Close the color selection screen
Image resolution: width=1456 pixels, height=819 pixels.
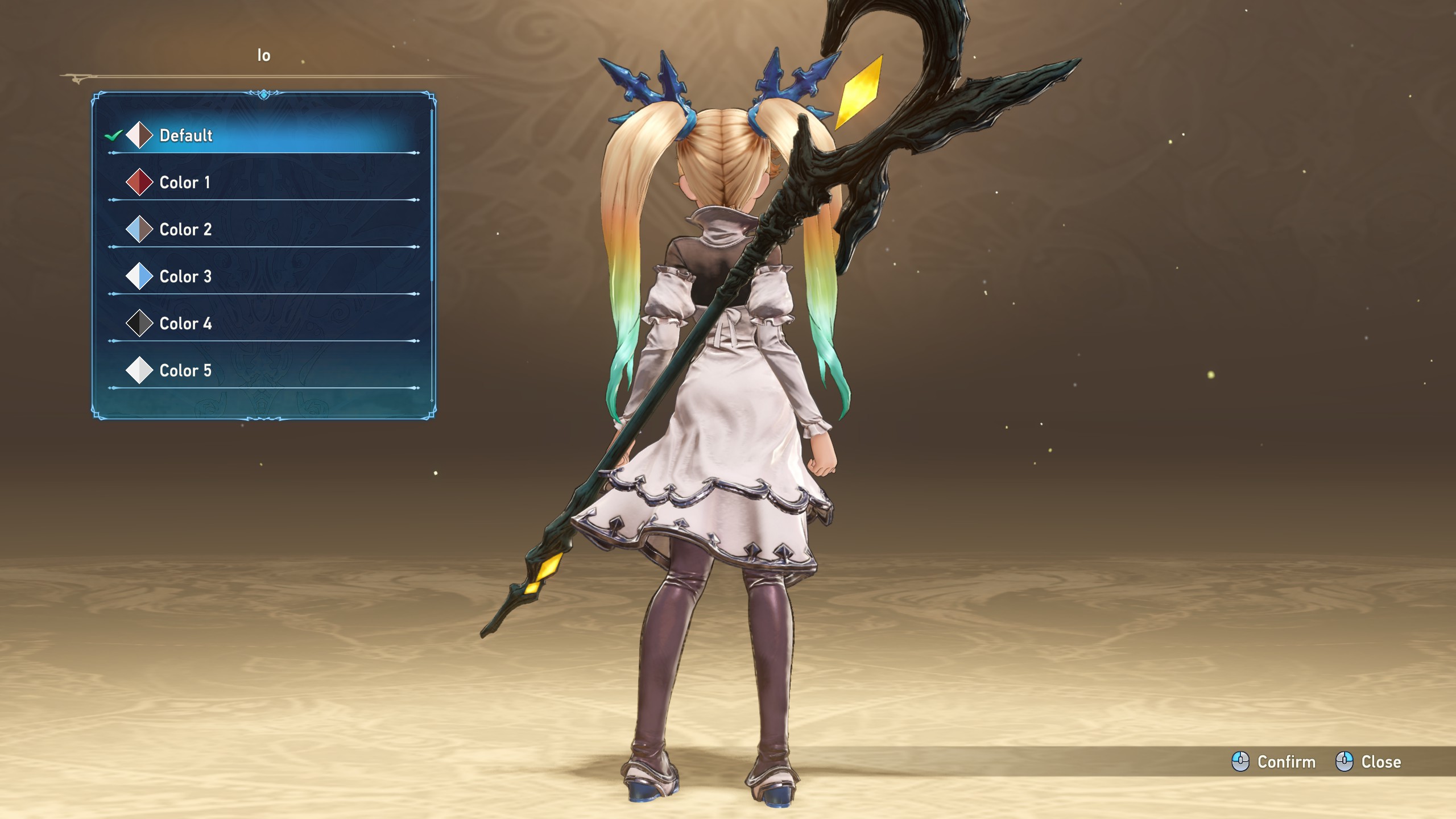[x=1368, y=762]
